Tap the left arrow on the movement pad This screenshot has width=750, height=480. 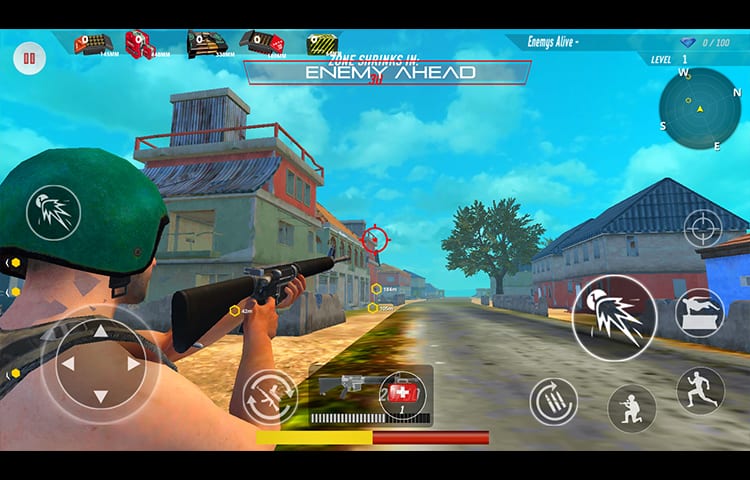pyautogui.click(x=67, y=364)
